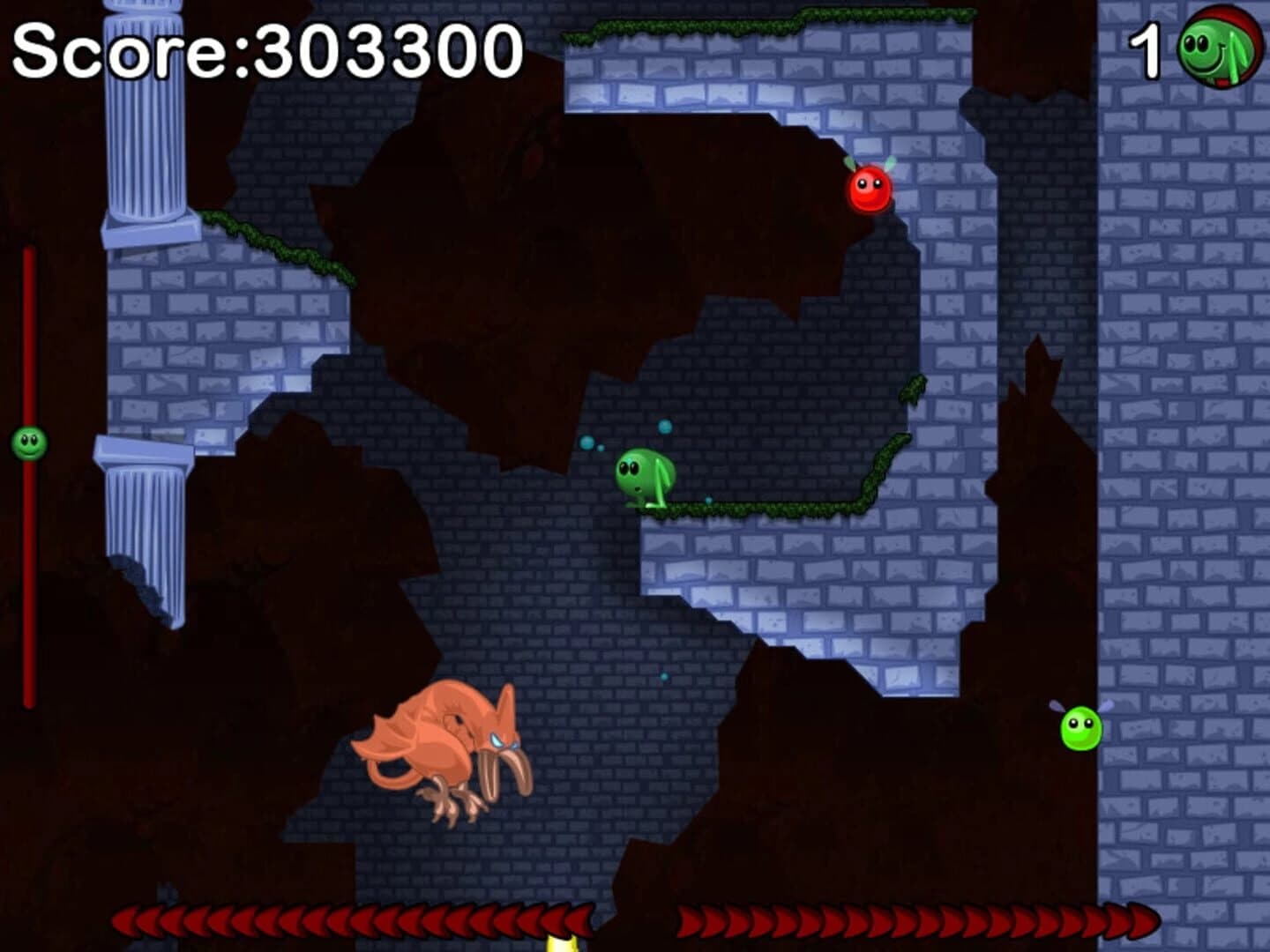Click the vertical red progress bar
The height and width of the screenshot is (952, 1270).
pyautogui.click(x=27, y=573)
